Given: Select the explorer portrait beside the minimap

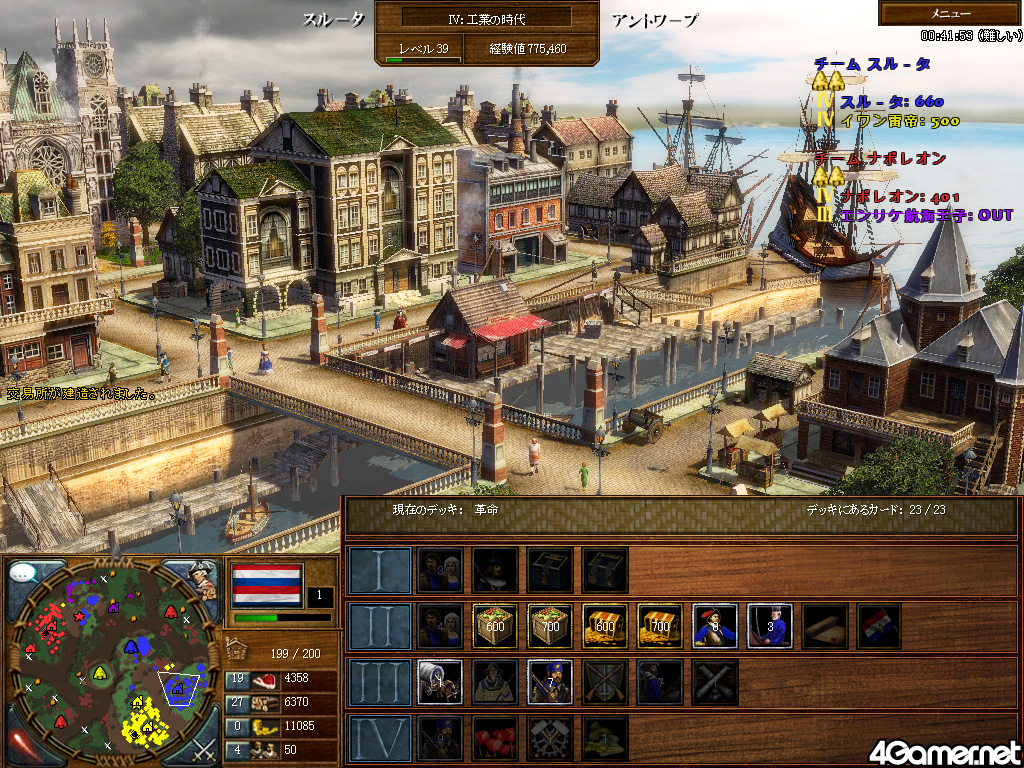Looking at the screenshot, I should (x=202, y=579).
